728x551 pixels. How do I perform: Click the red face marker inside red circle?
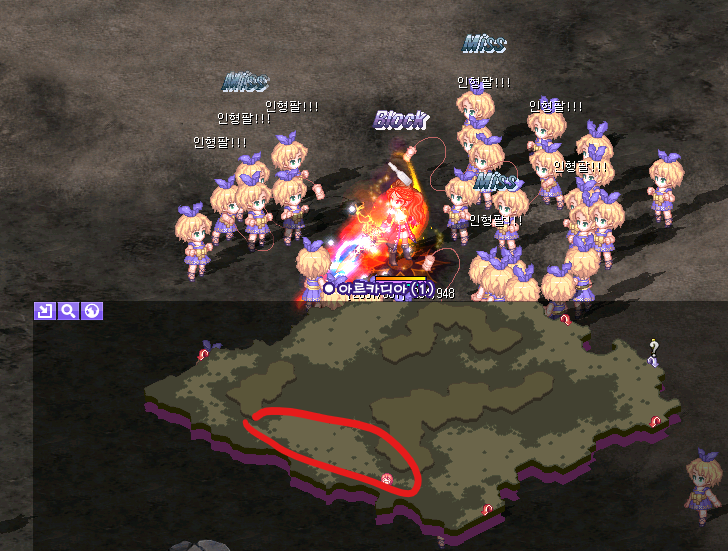tap(386, 479)
